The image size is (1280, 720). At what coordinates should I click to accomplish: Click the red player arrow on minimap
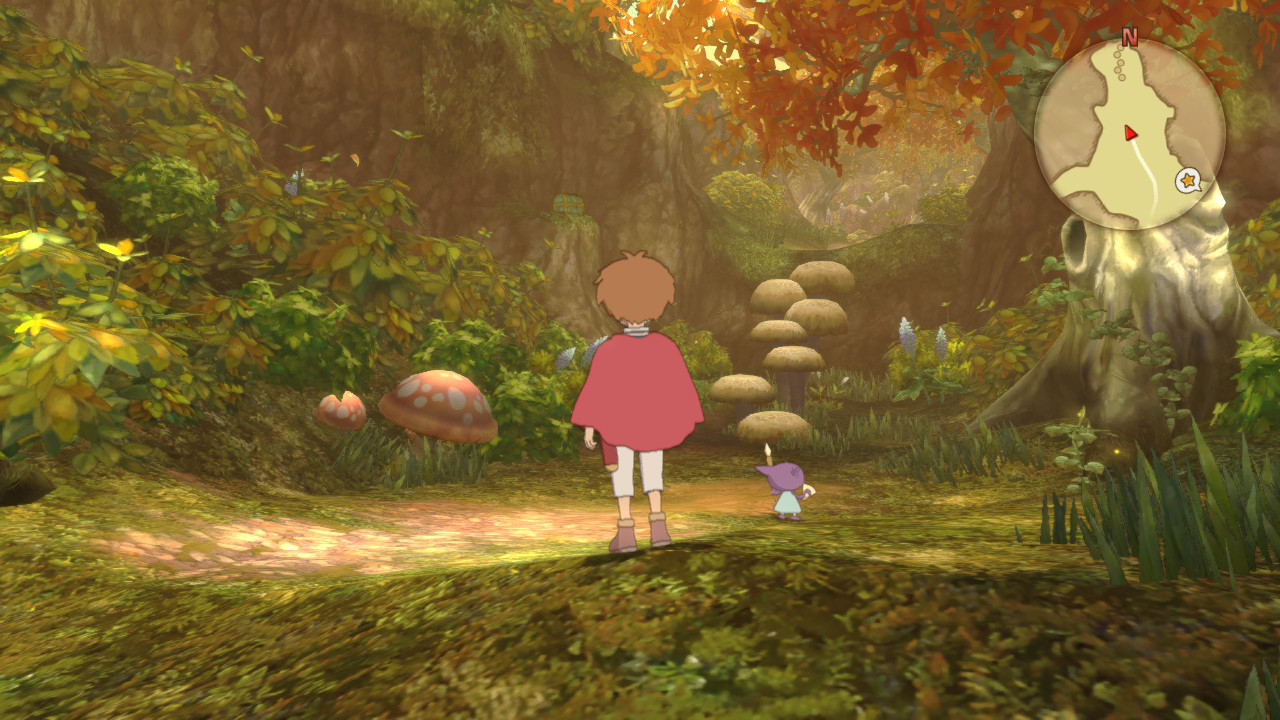coord(1130,133)
